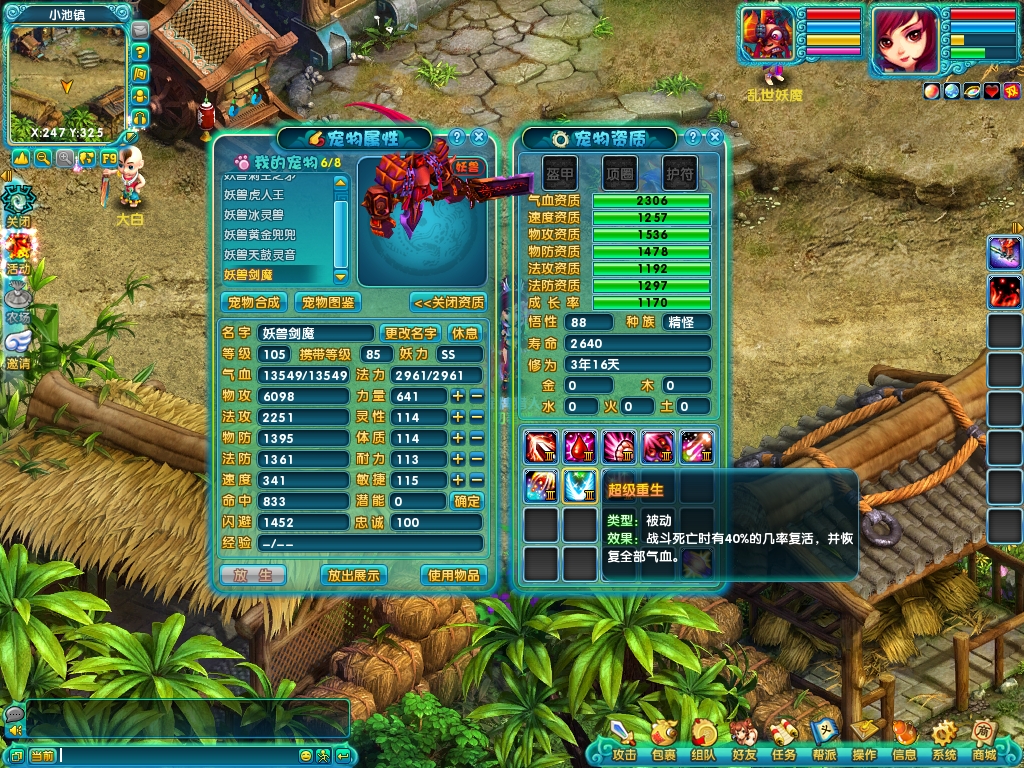
Task: Open 宠物合成 pet synthesis
Action: pyautogui.click(x=254, y=302)
